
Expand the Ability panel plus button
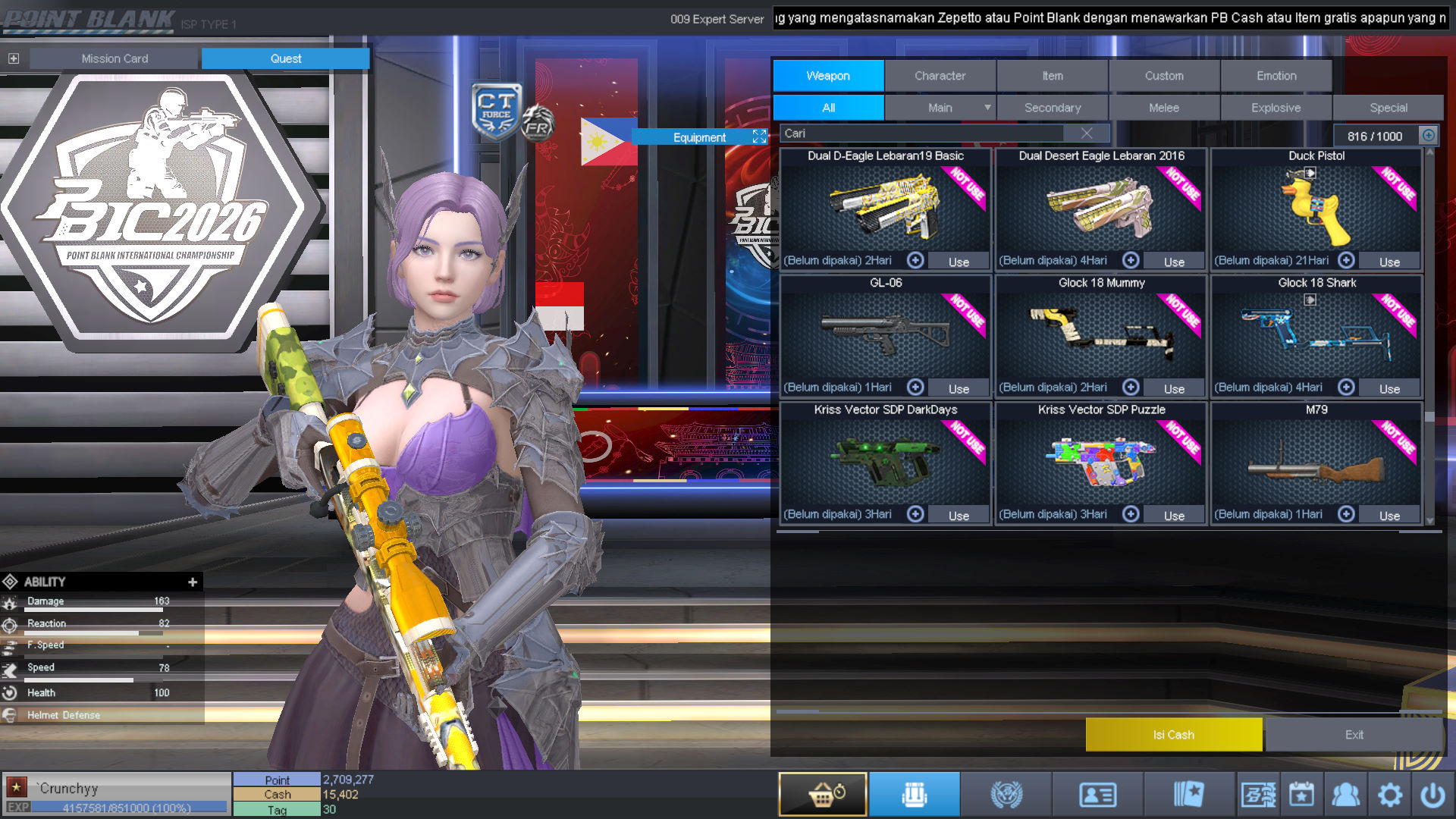coord(193,582)
